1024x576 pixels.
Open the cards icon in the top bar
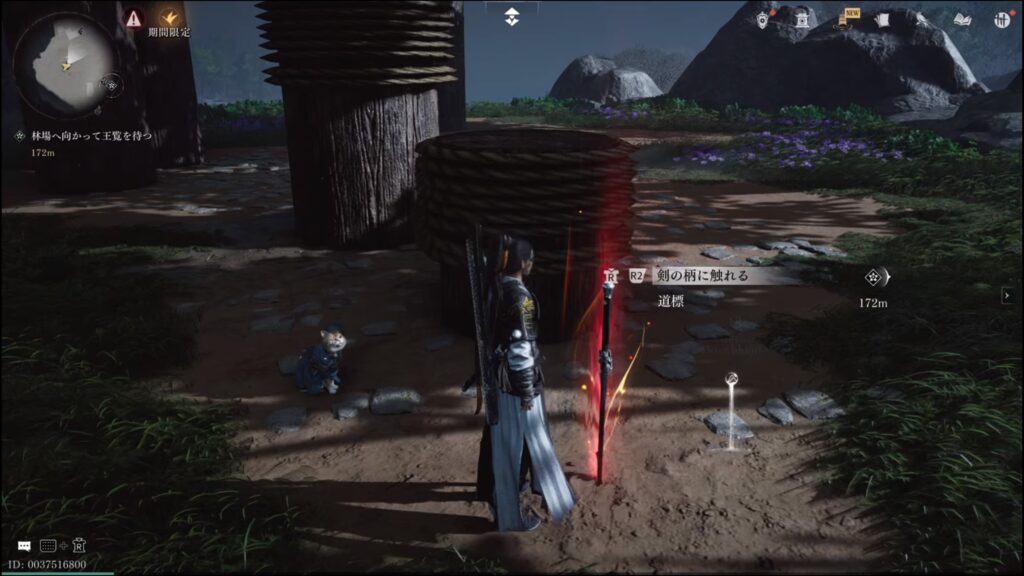882,19
